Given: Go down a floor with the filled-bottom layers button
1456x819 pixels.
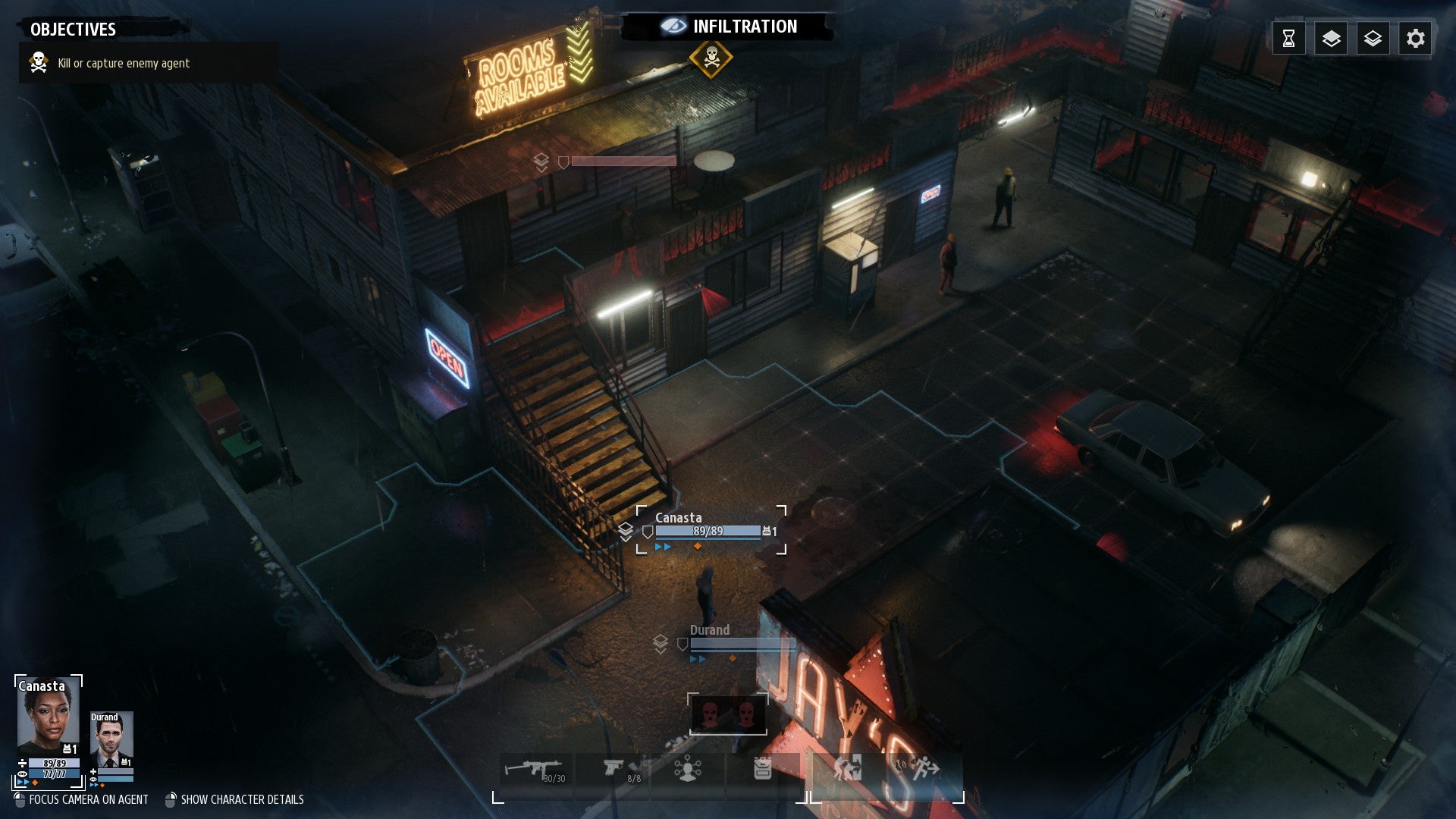Looking at the screenshot, I should 1373,39.
